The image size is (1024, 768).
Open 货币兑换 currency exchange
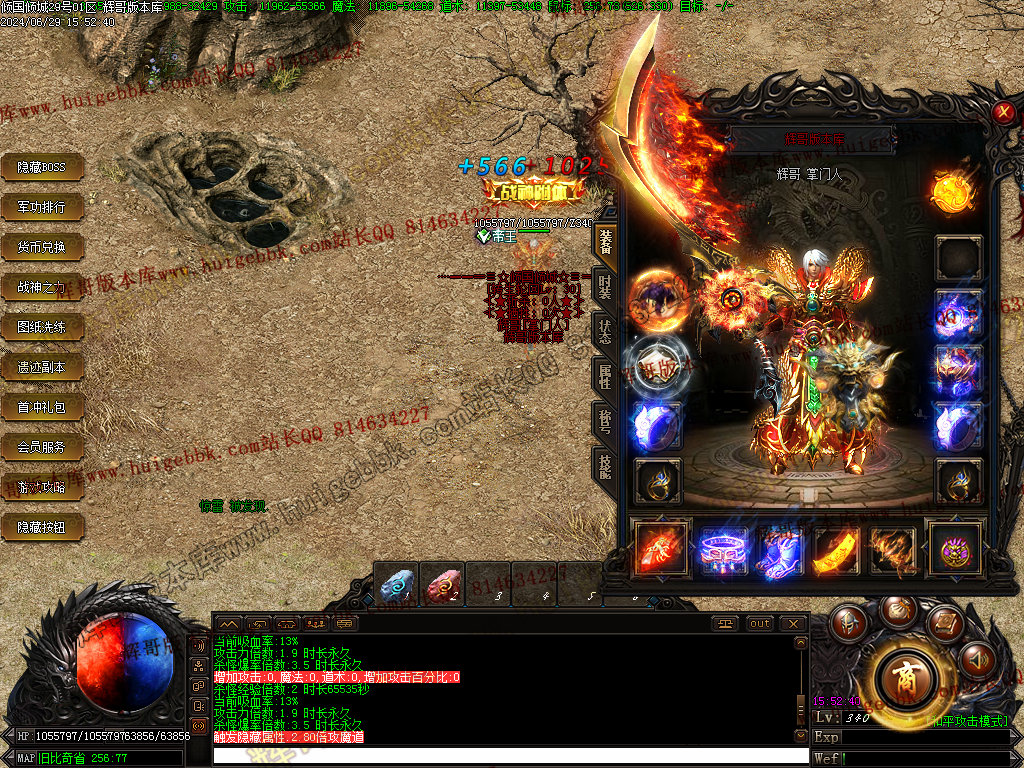click(x=41, y=247)
